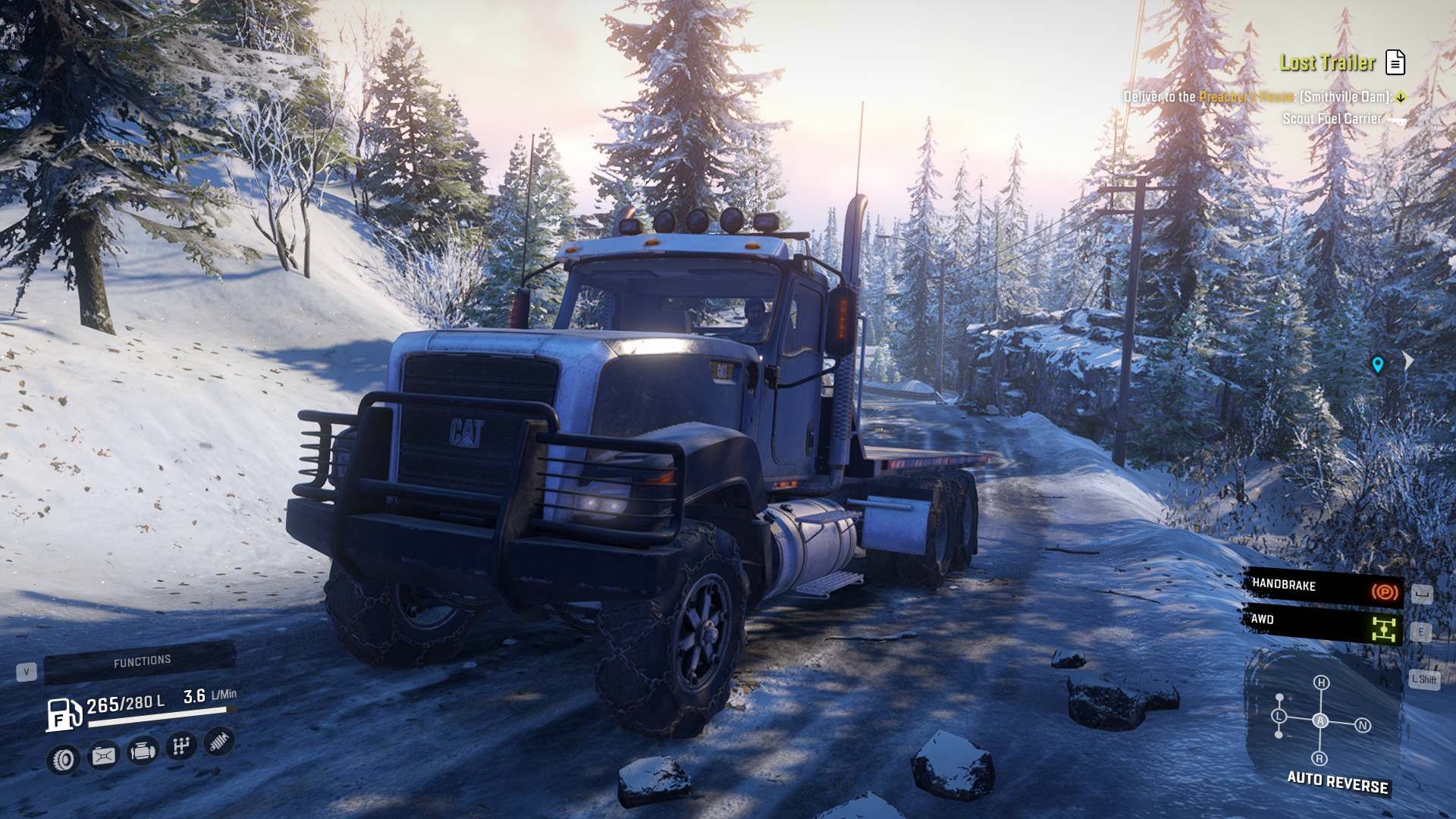The height and width of the screenshot is (819, 1456).
Task: Open the Lost Trailer objective tracker
Action: click(1327, 63)
